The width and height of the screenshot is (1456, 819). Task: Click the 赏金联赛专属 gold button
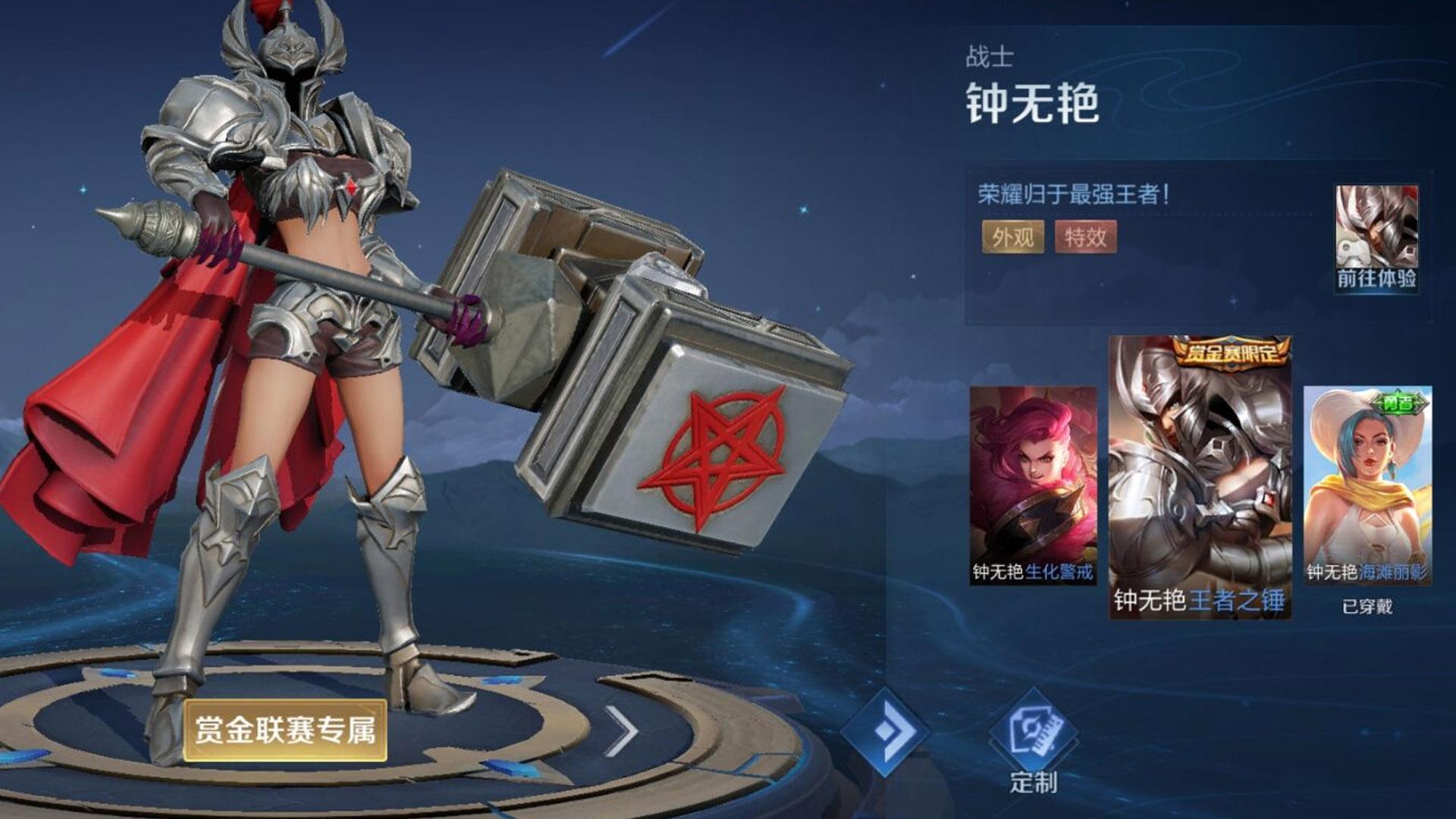(285, 730)
